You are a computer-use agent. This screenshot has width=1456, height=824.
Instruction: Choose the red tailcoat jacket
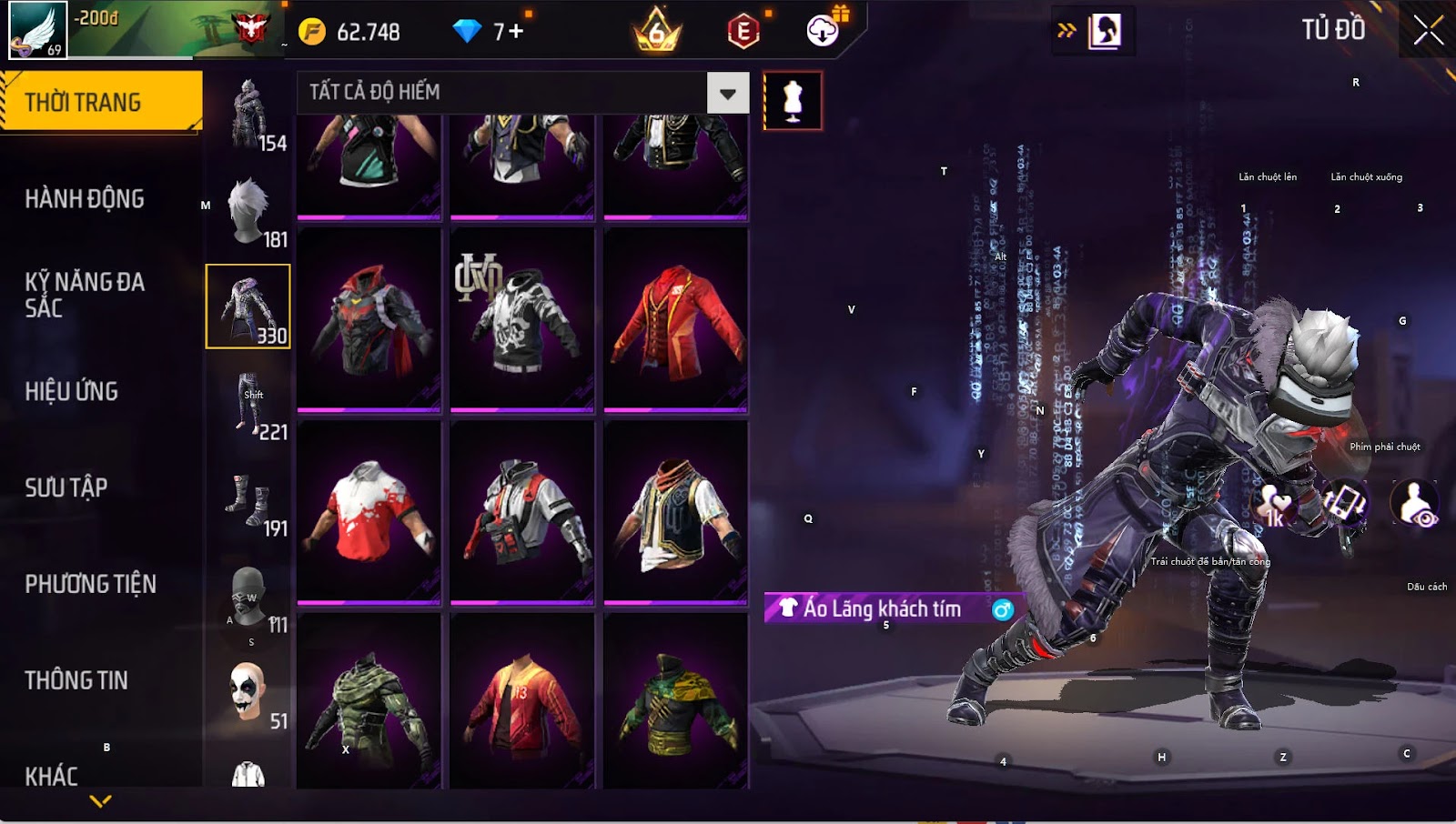click(x=675, y=320)
